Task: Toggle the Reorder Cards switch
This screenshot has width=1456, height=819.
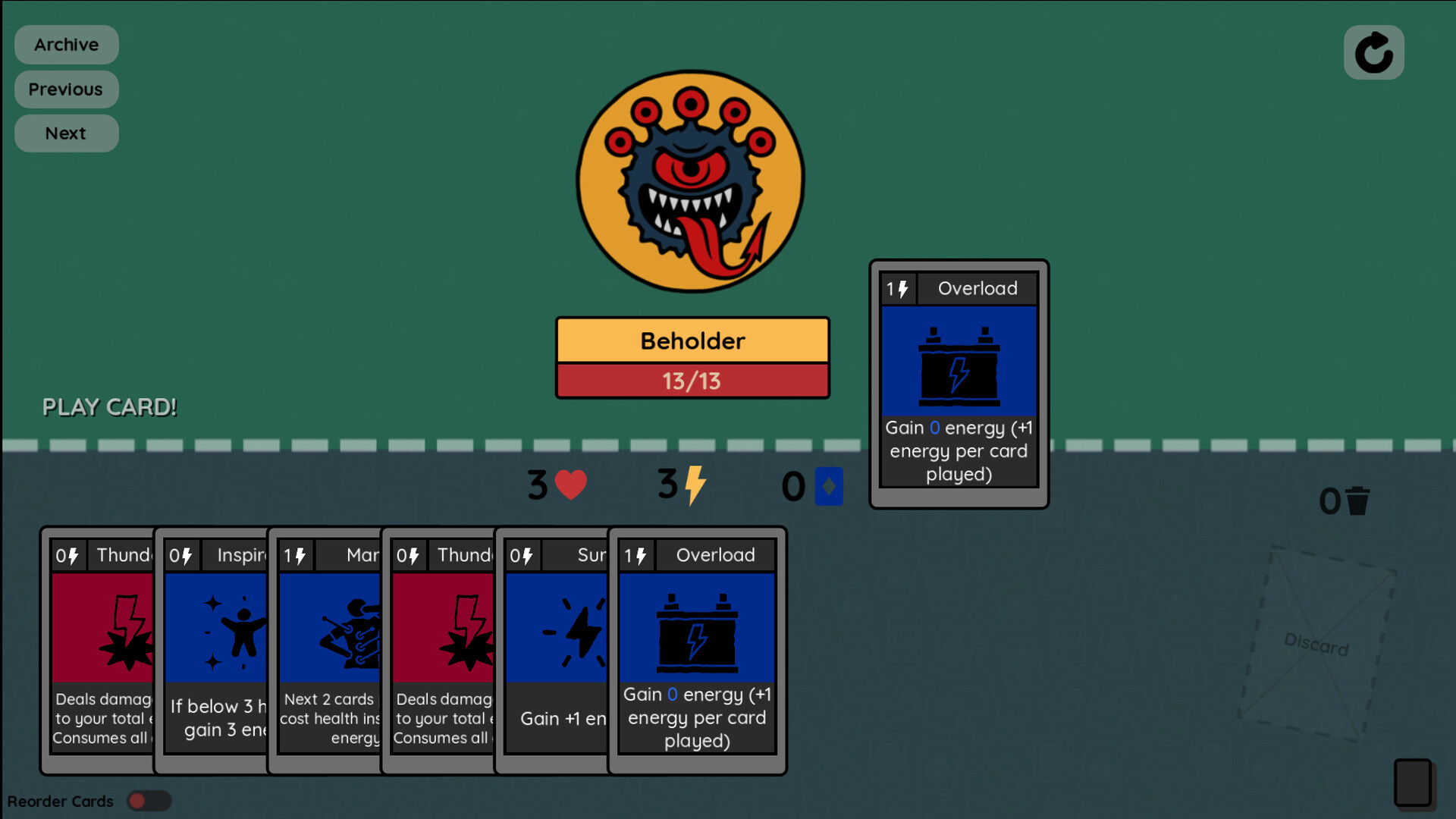Action: (x=149, y=801)
